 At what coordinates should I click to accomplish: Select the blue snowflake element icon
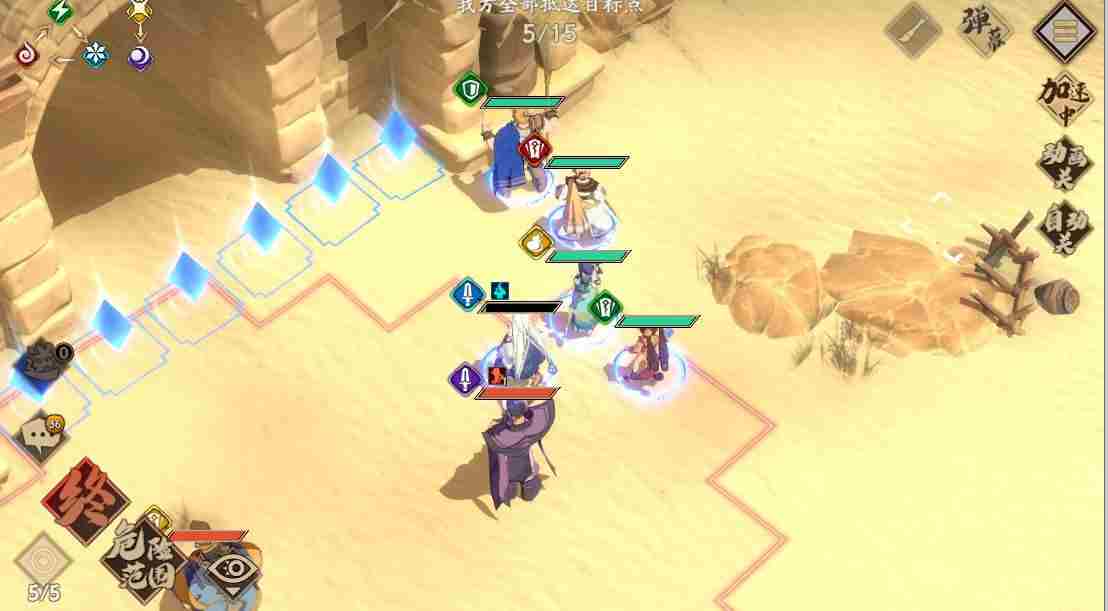coord(95,55)
